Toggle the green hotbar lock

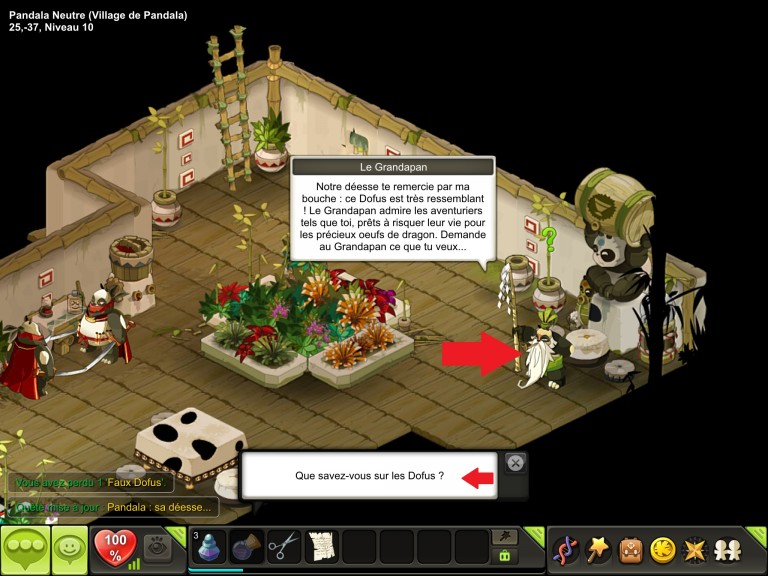point(504,556)
